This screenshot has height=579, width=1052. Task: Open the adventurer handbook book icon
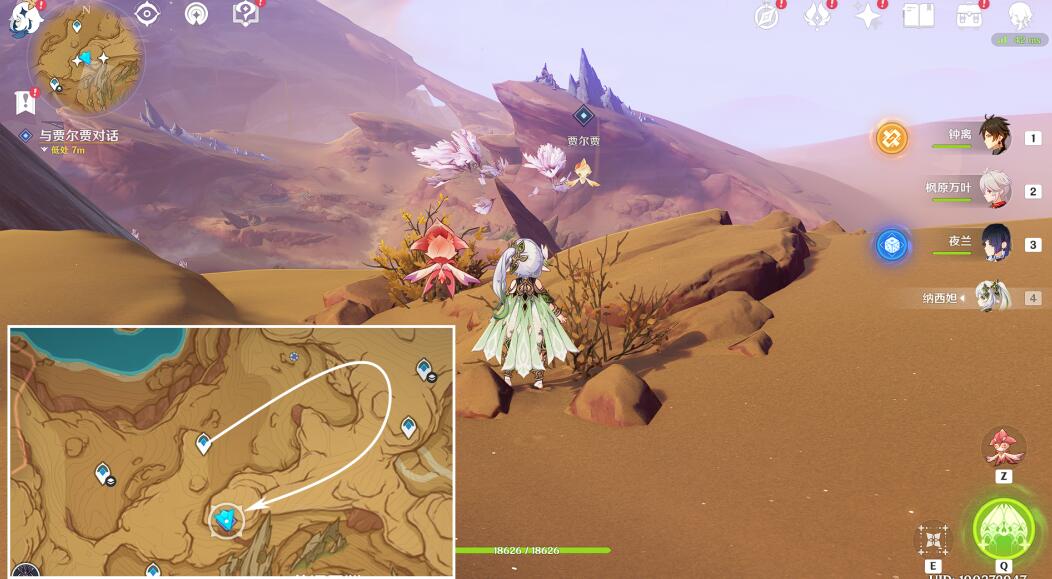click(x=918, y=16)
